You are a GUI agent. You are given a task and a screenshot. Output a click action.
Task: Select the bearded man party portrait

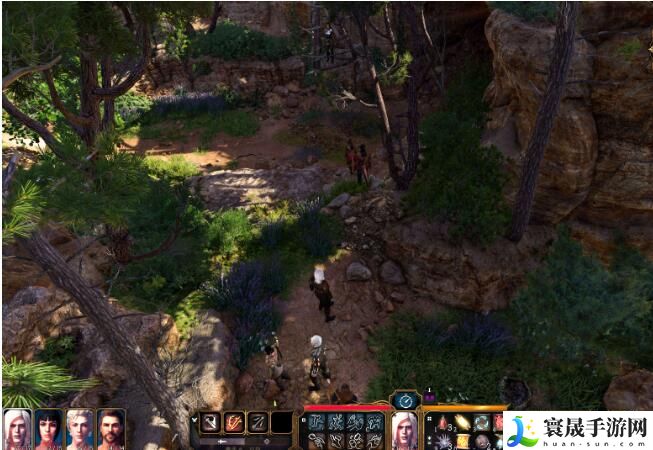click(x=111, y=428)
